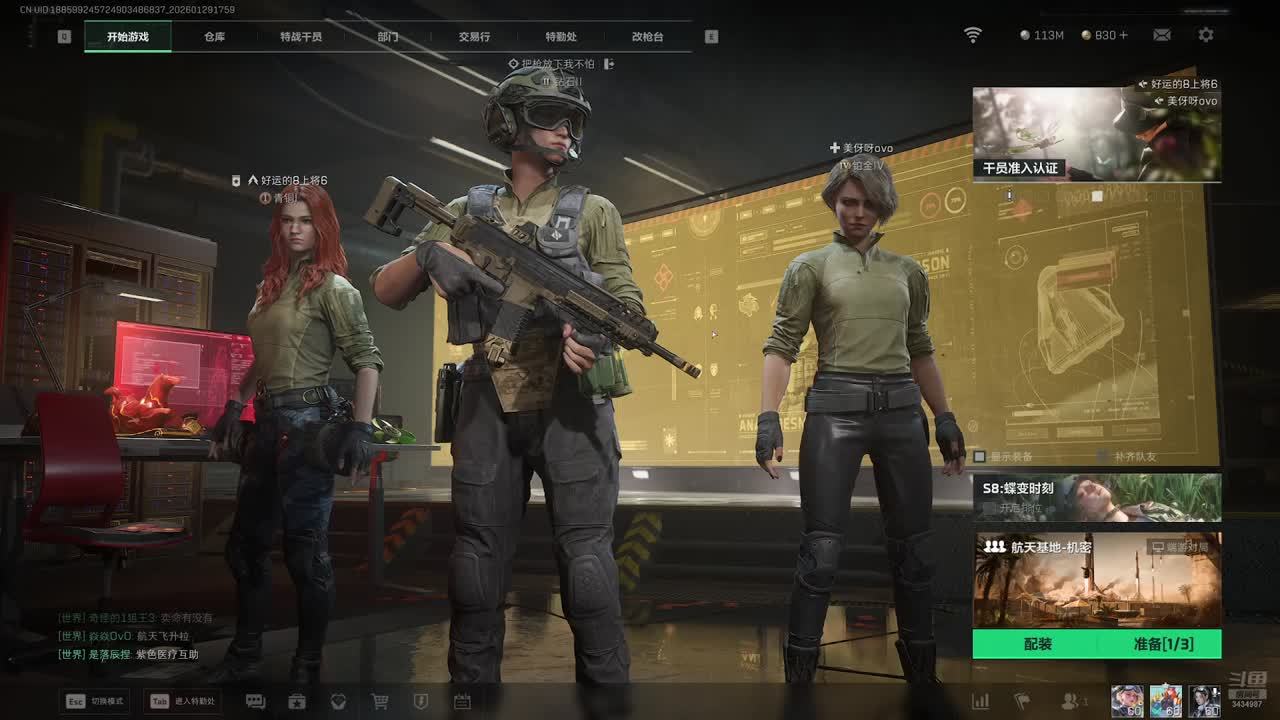The height and width of the screenshot is (720, 1280).
Task: Select the 部门 (Department) tab
Action: 388,37
